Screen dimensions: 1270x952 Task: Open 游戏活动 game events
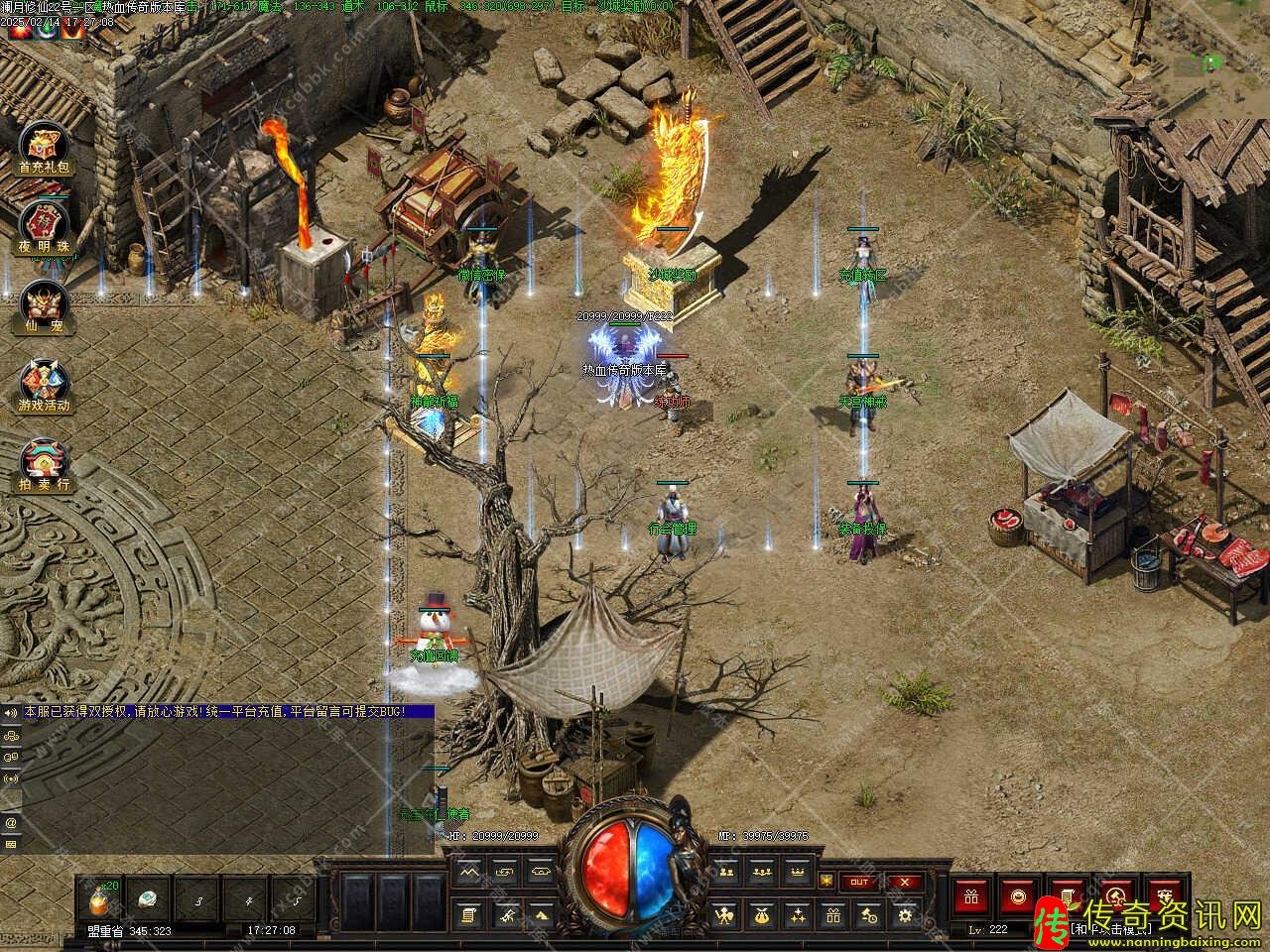pos(44,384)
